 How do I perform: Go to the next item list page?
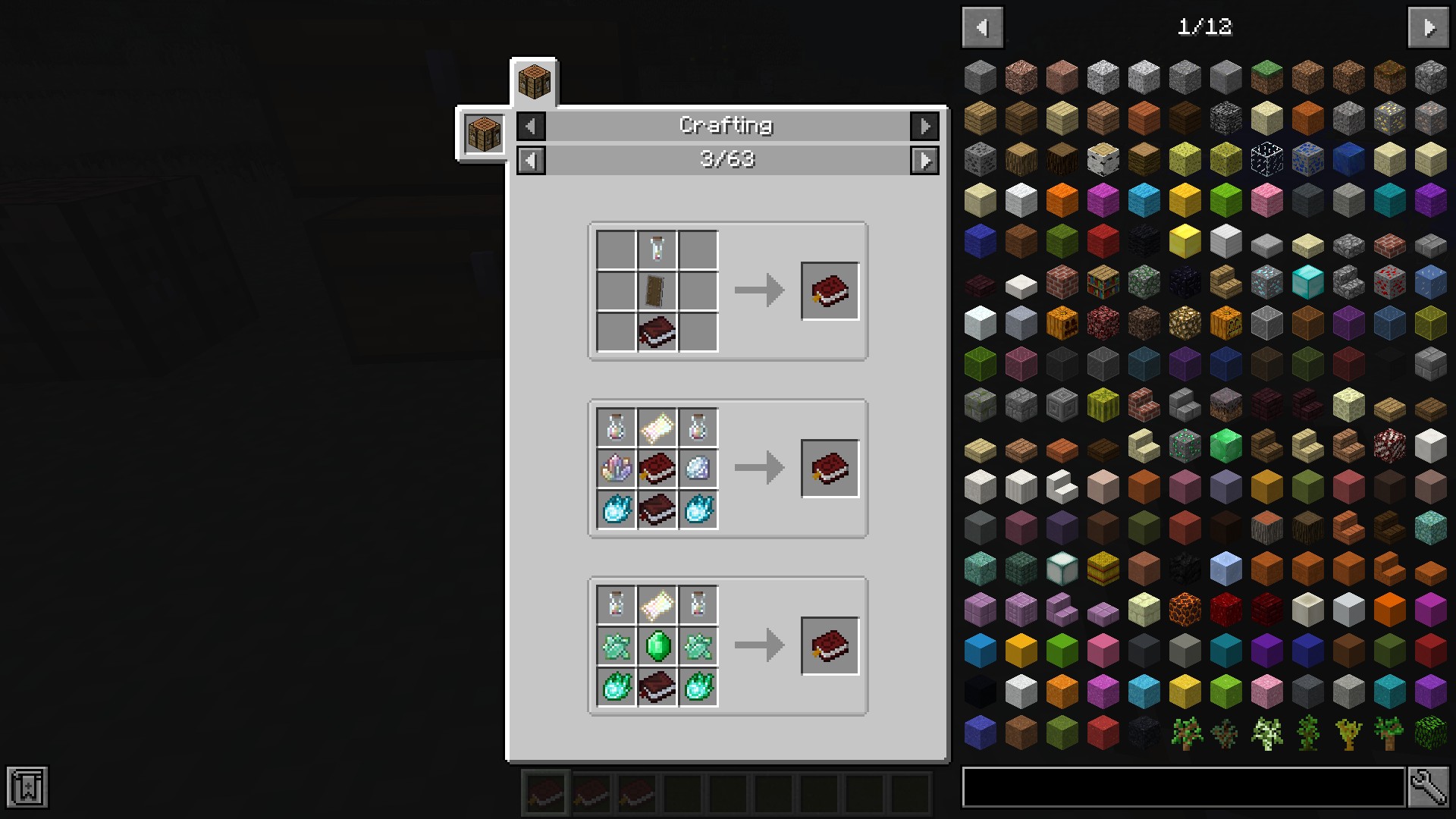(1429, 28)
